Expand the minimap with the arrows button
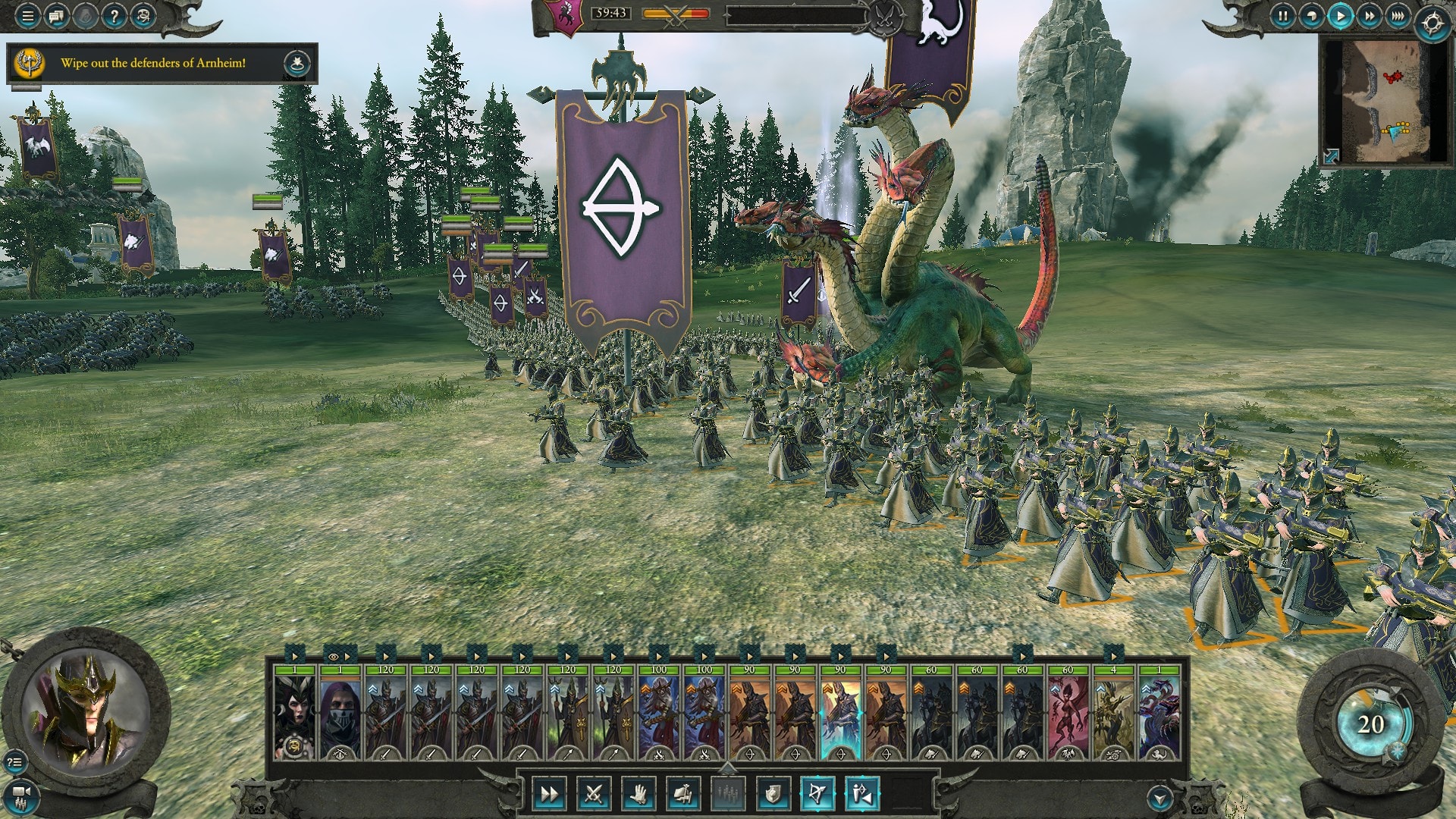 pyautogui.click(x=1332, y=155)
